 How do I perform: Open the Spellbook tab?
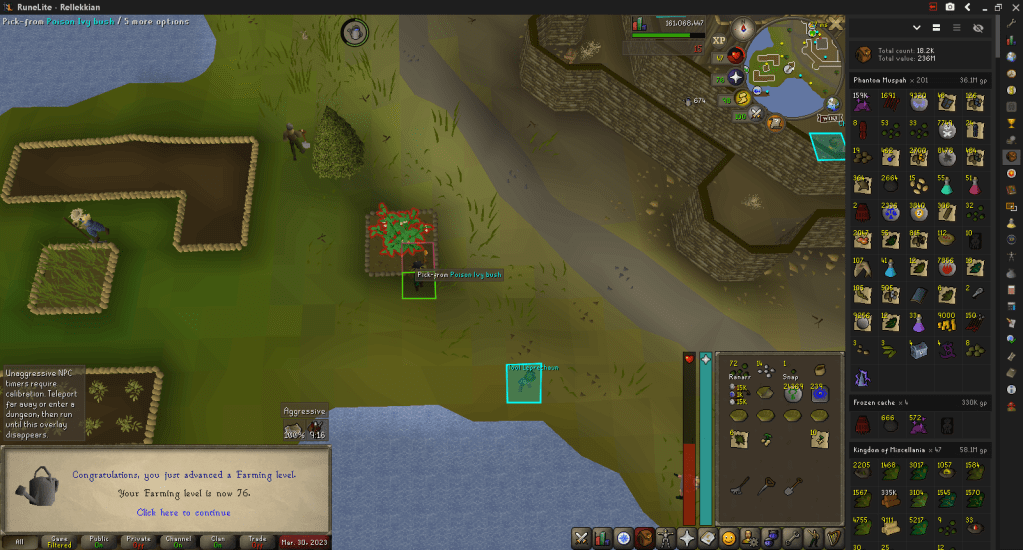708,538
